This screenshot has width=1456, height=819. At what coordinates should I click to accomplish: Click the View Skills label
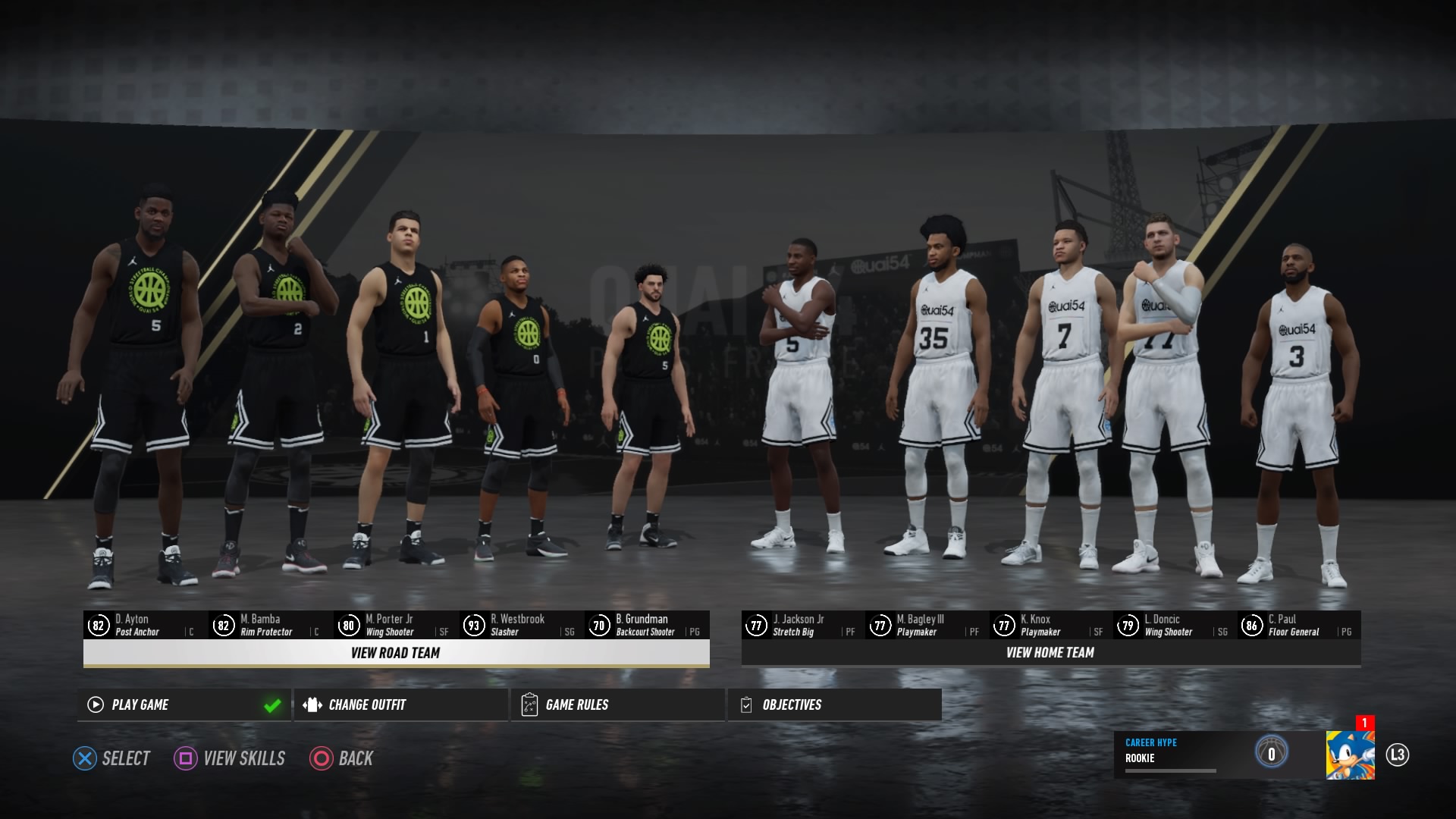pos(243,758)
